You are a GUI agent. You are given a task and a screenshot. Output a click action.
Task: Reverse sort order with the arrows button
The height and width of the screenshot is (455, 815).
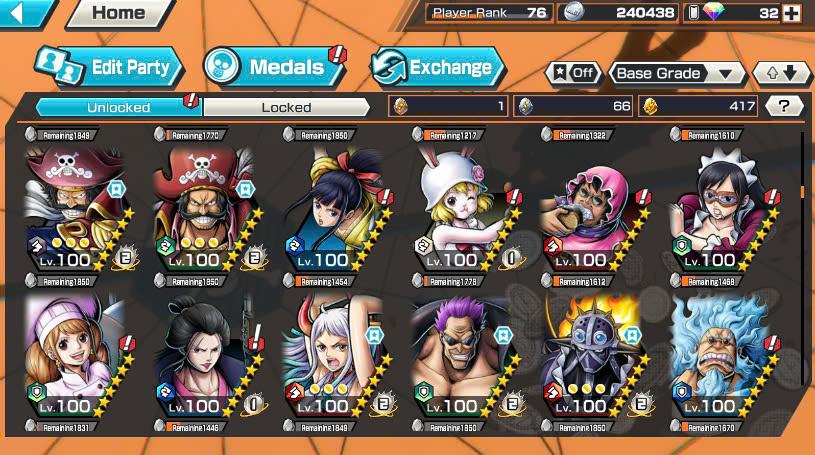point(780,73)
